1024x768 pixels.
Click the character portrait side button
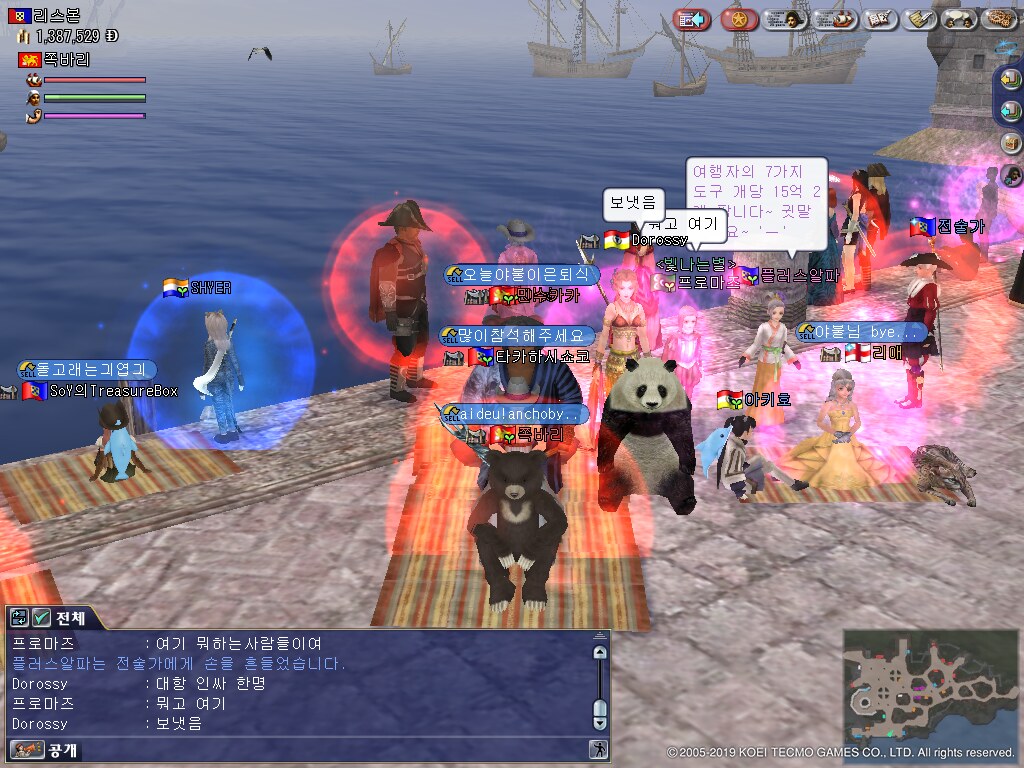click(x=1011, y=176)
